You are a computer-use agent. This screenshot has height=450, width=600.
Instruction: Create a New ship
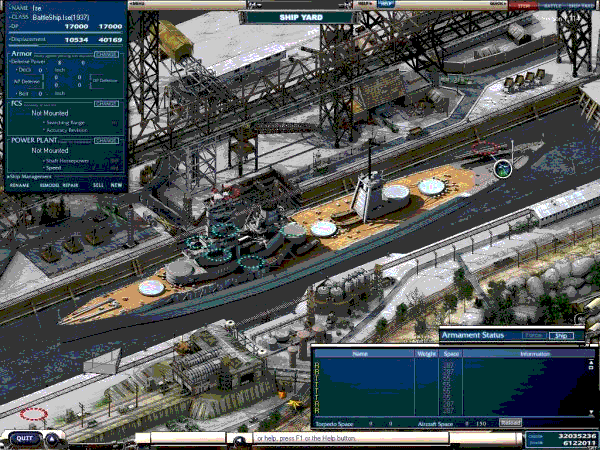pos(116,185)
